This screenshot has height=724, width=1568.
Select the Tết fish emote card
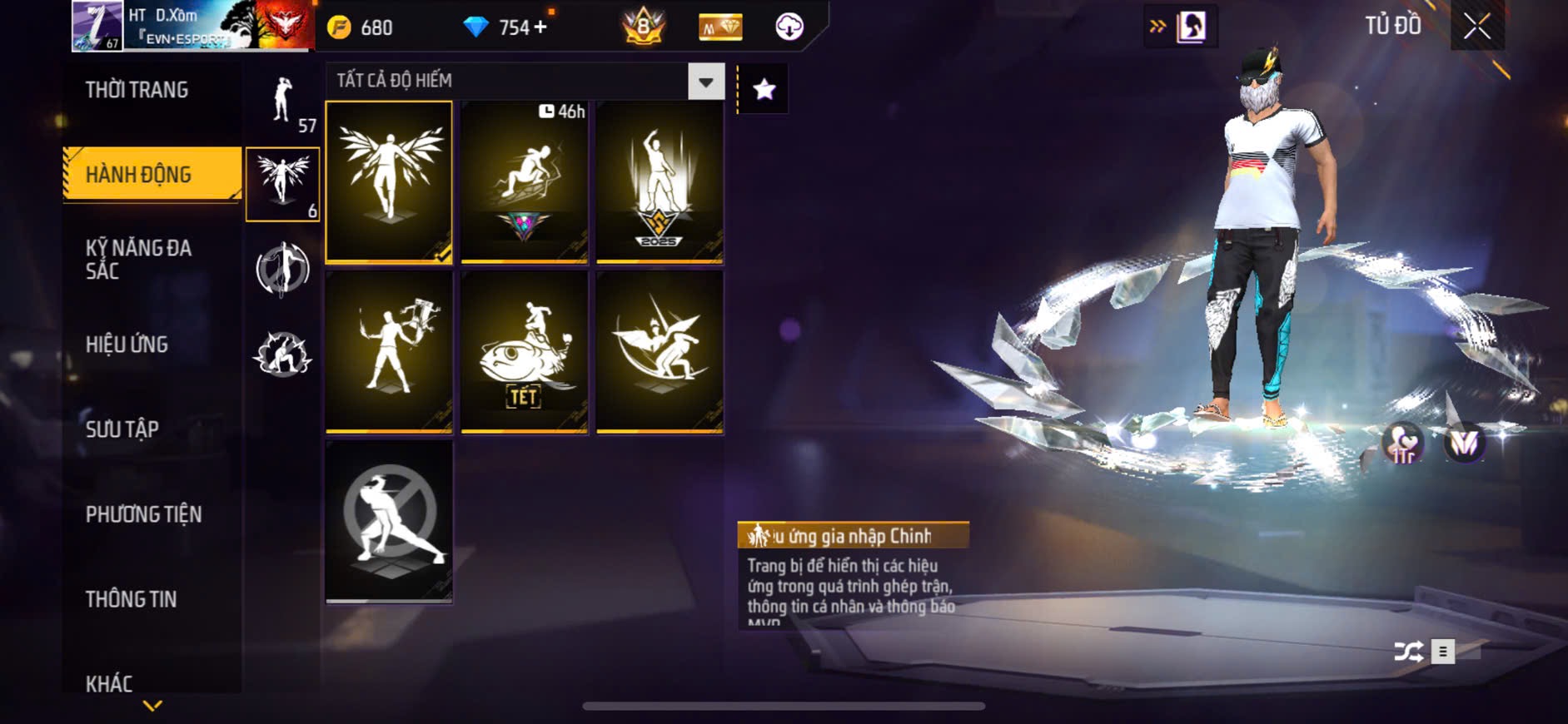[524, 351]
